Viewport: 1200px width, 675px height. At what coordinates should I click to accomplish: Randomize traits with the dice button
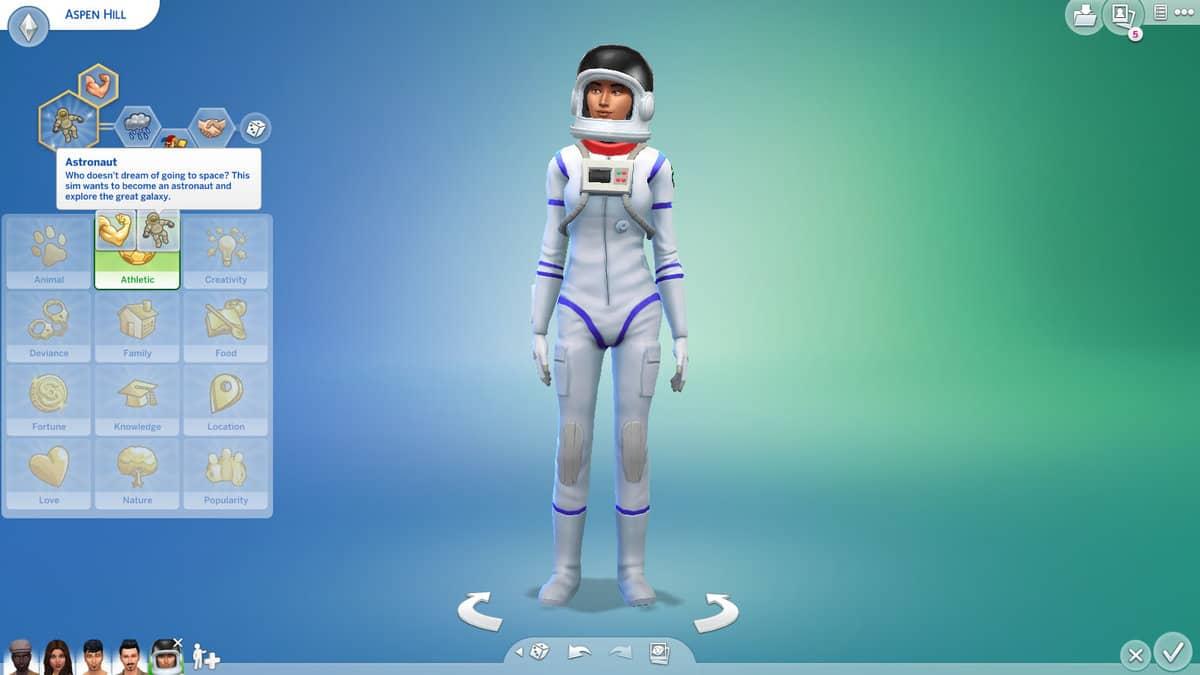coord(256,129)
